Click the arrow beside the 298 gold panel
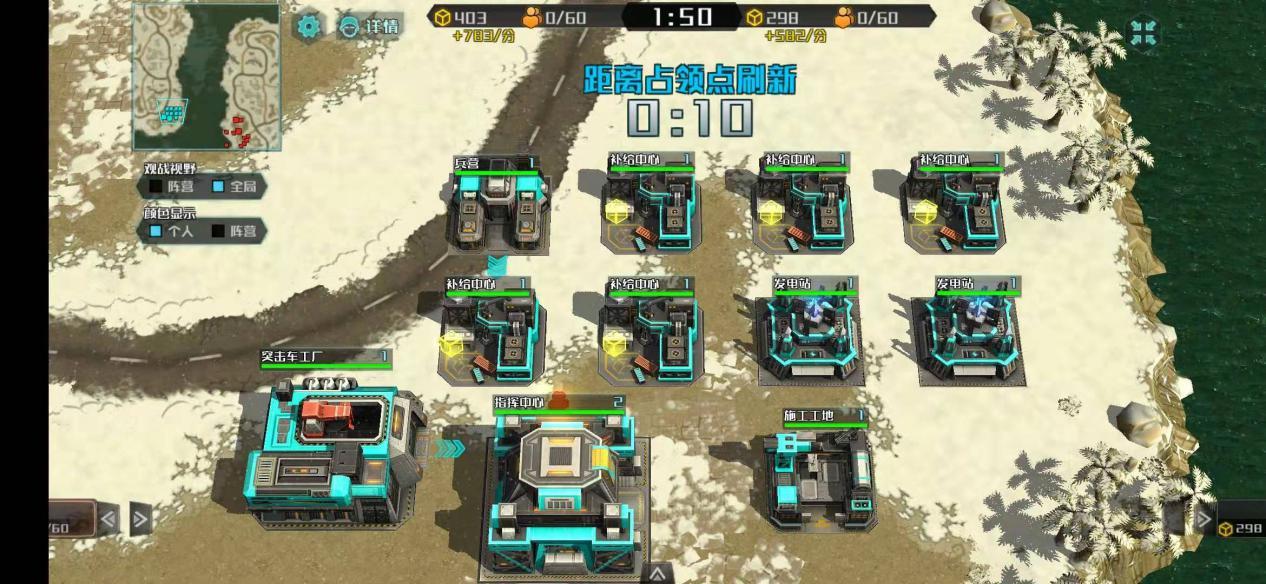The height and width of the screenshot is (584, 1266). point(1204,521)
